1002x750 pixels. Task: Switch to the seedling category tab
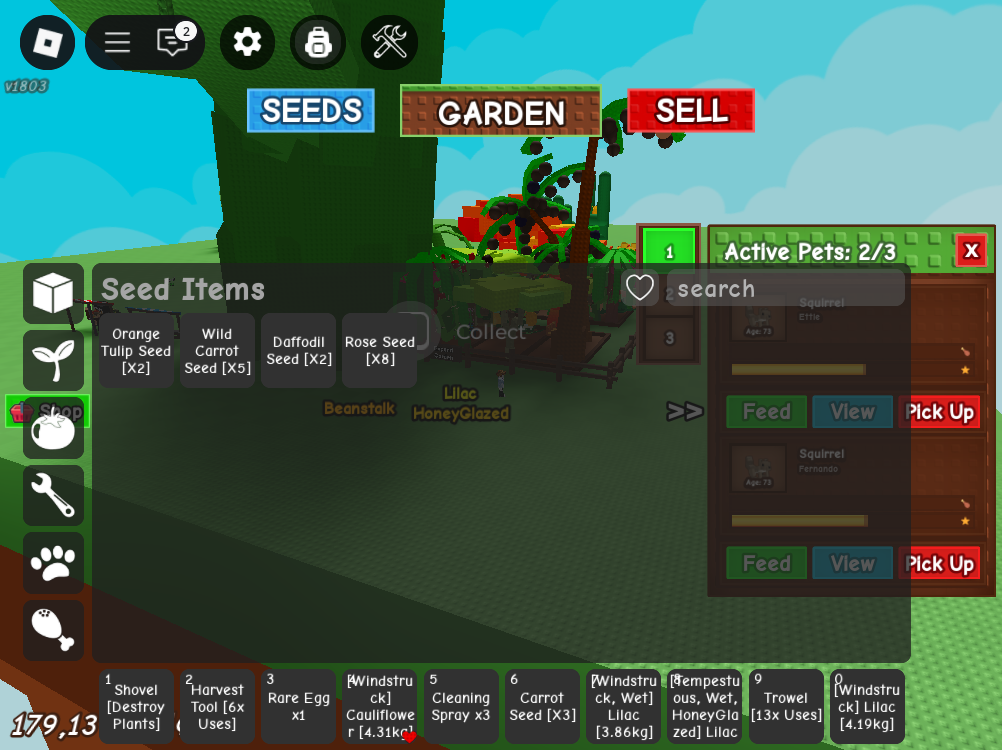click(53, 361)
